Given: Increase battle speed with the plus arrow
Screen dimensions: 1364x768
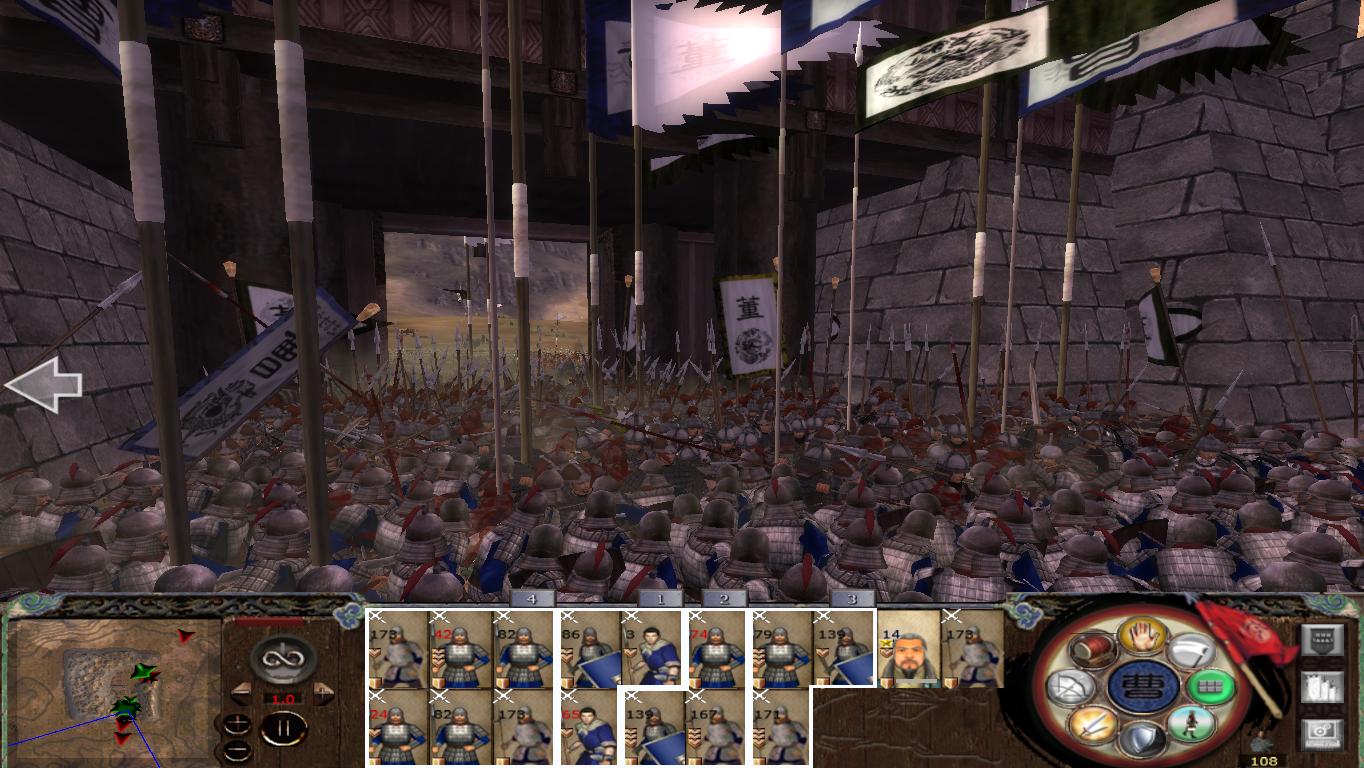Looking at the screenshot, I should [322, 692].
